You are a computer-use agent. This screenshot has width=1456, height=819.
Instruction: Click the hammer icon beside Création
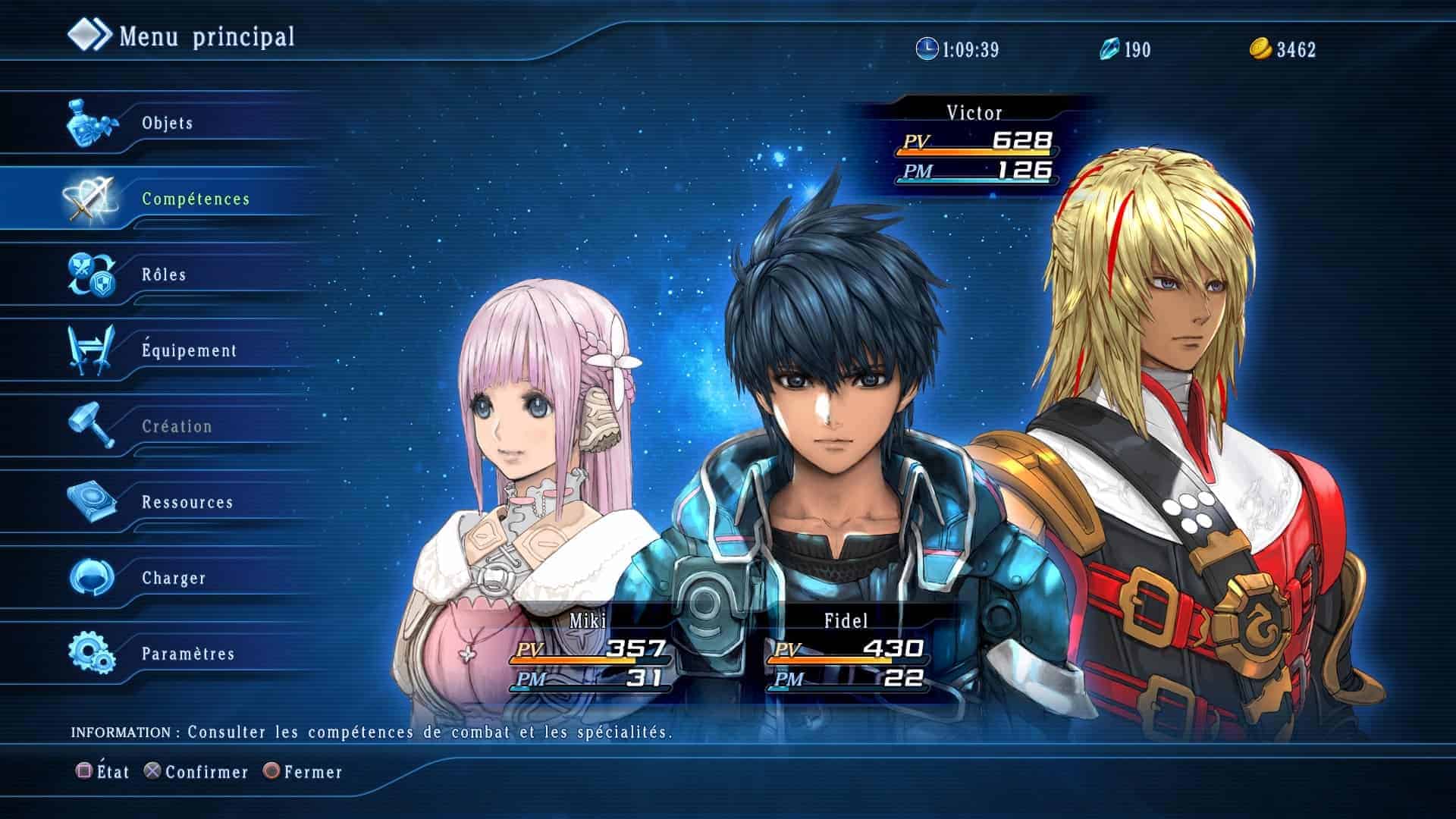point(92,425)
